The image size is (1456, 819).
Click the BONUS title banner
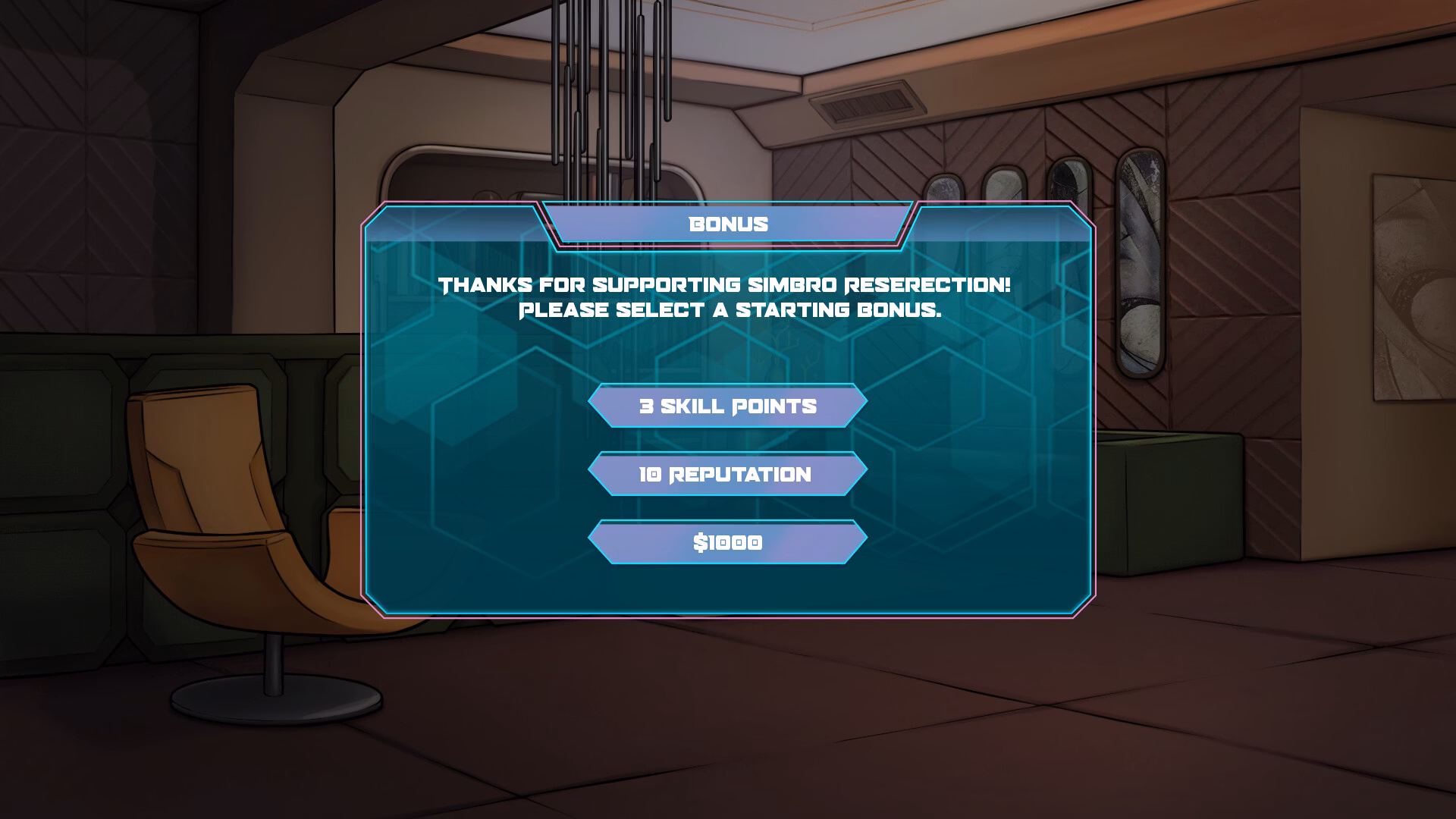tap(726, 224)
